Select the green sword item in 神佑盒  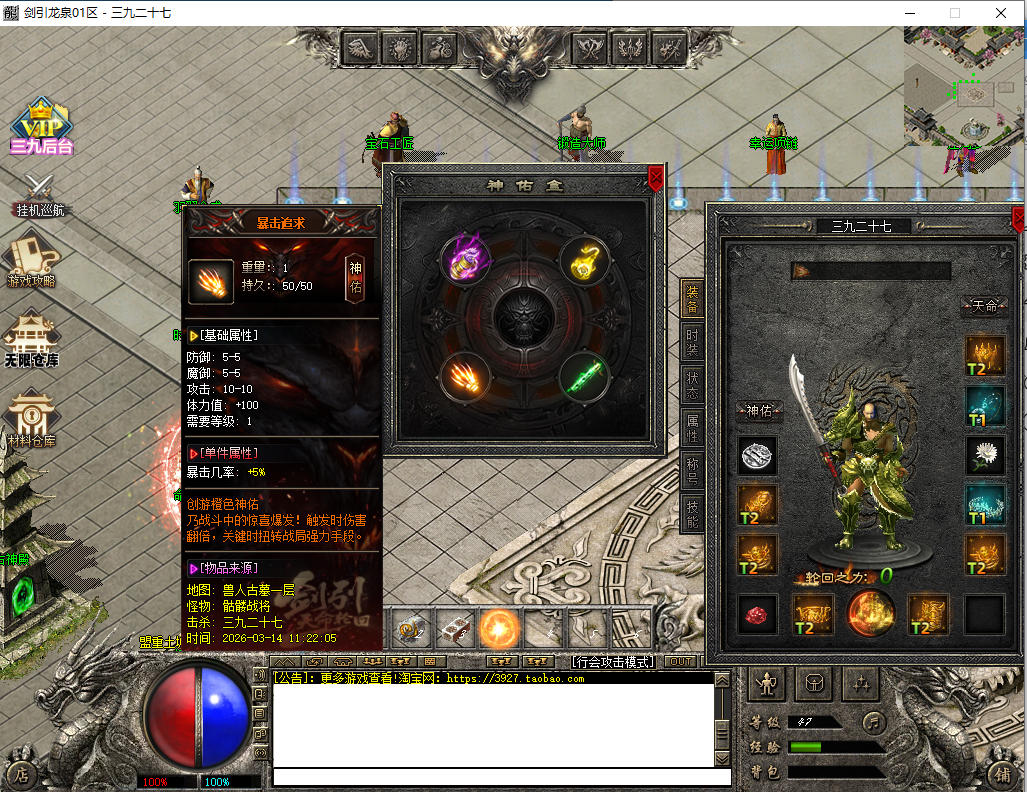[584, 377]
